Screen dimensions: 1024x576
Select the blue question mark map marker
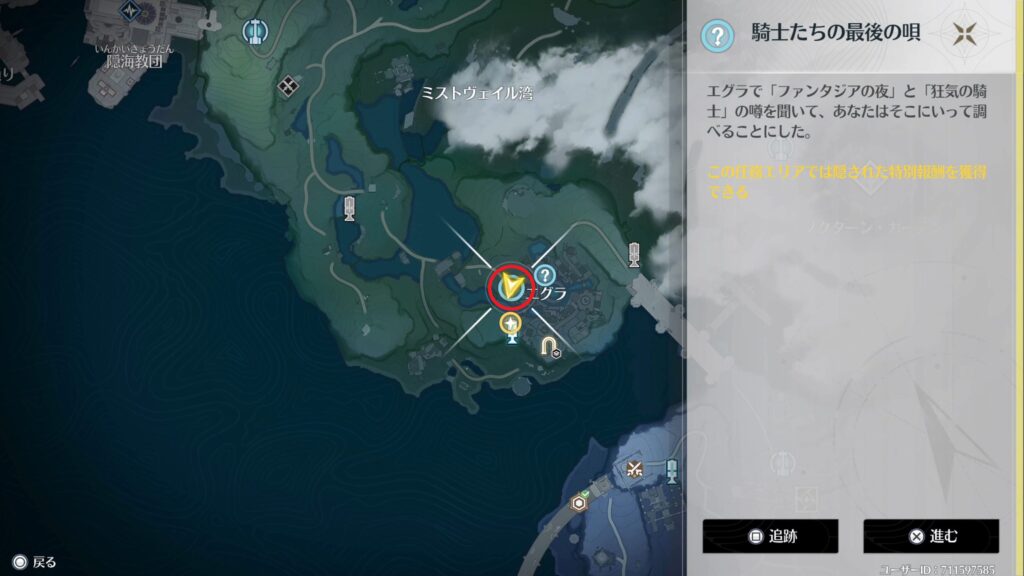pyautogui.click(x=544, y=275)
